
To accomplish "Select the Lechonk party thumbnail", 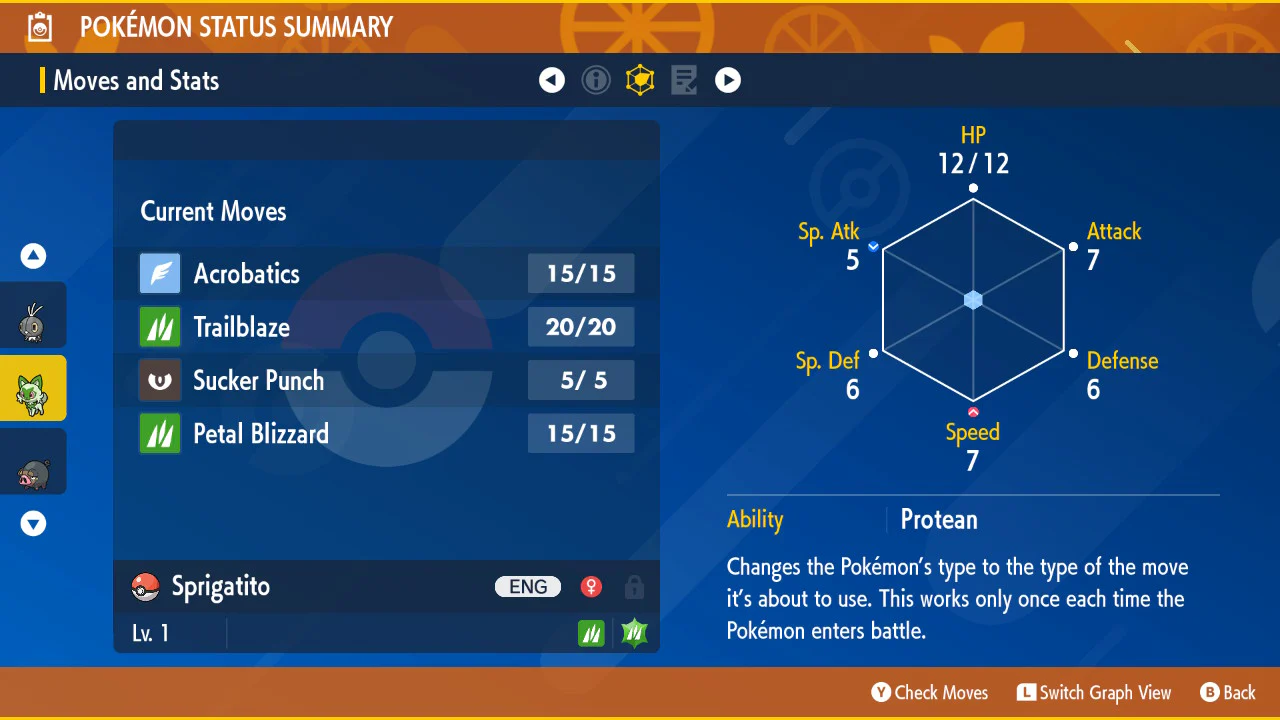I will pos(32,462).
